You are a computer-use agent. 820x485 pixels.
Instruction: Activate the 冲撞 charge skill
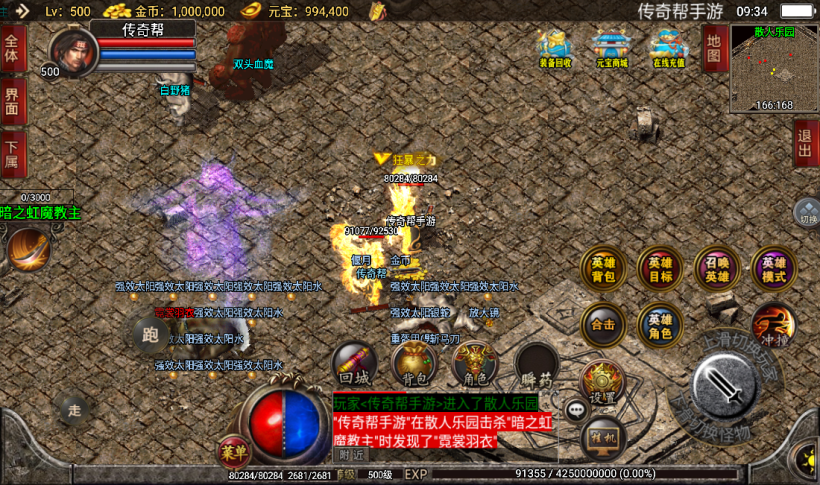click(x=773, y=324)
